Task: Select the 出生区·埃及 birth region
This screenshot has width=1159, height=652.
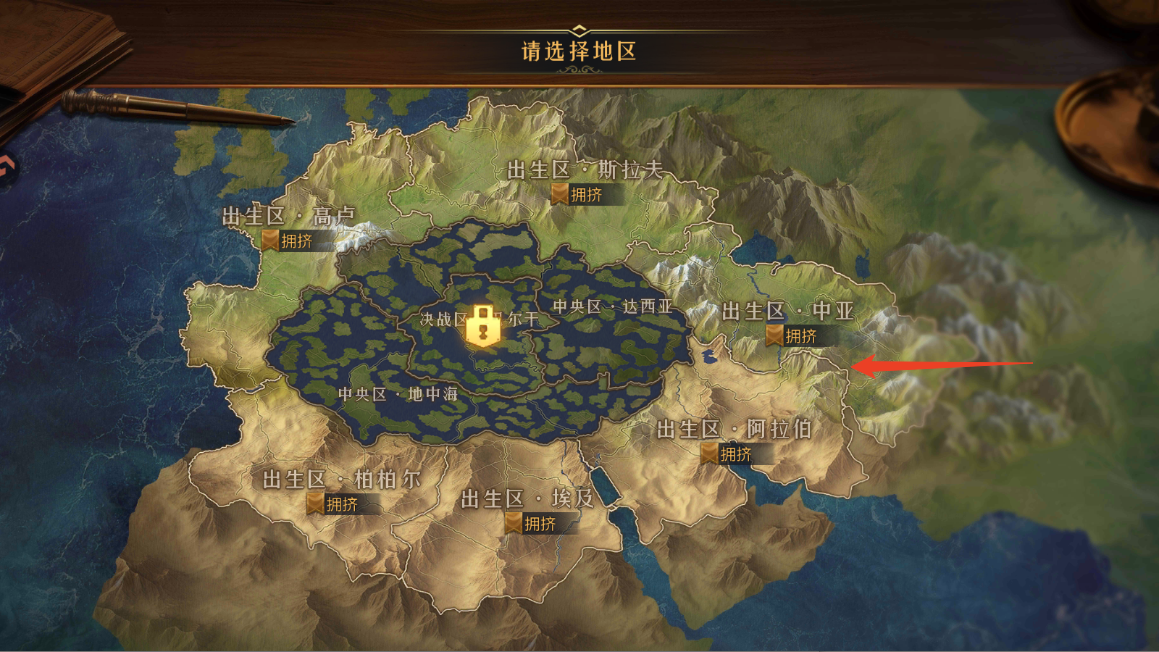Action: pos(527,499)
